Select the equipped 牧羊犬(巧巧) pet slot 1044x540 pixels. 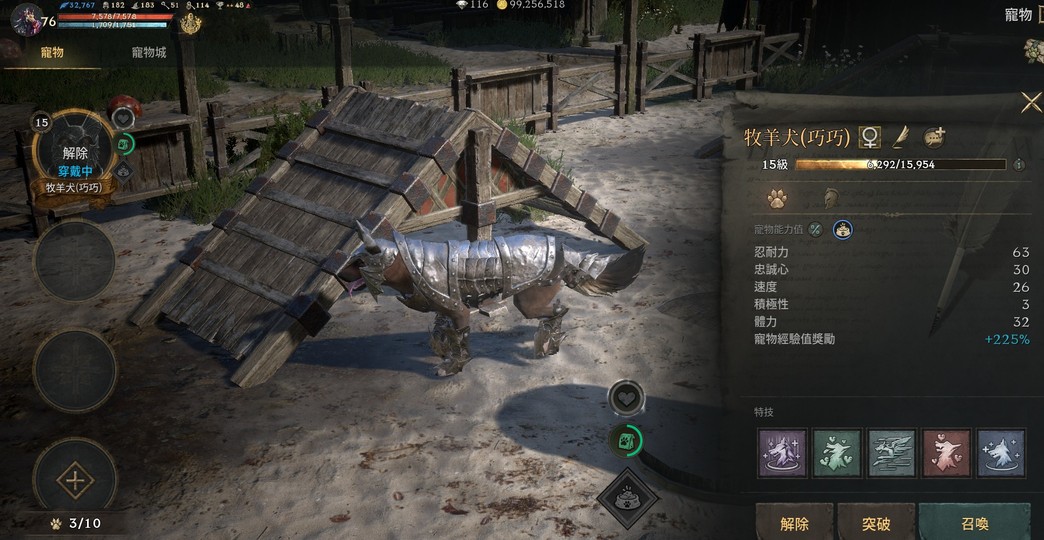click(75, 154)
